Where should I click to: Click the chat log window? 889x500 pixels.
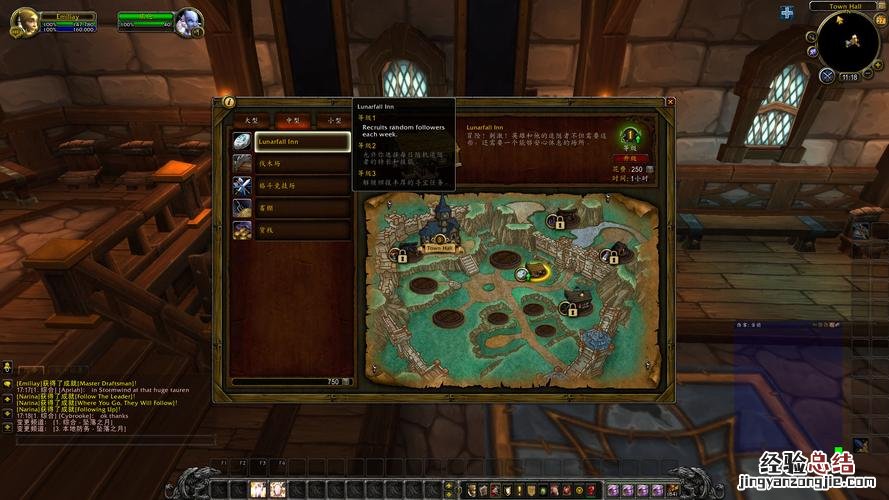point(100,410)
